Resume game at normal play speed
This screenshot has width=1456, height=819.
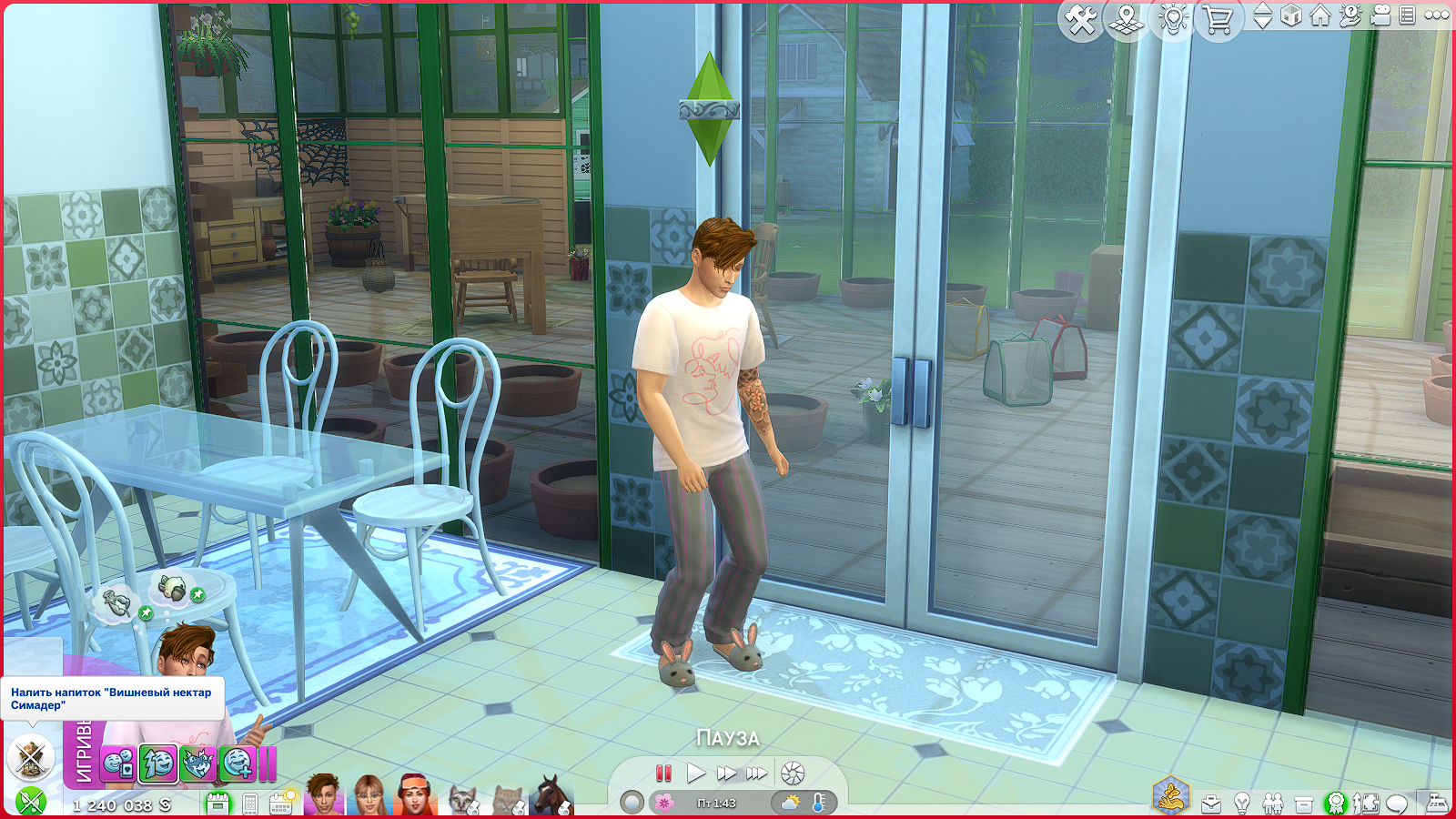coord(696,773)
